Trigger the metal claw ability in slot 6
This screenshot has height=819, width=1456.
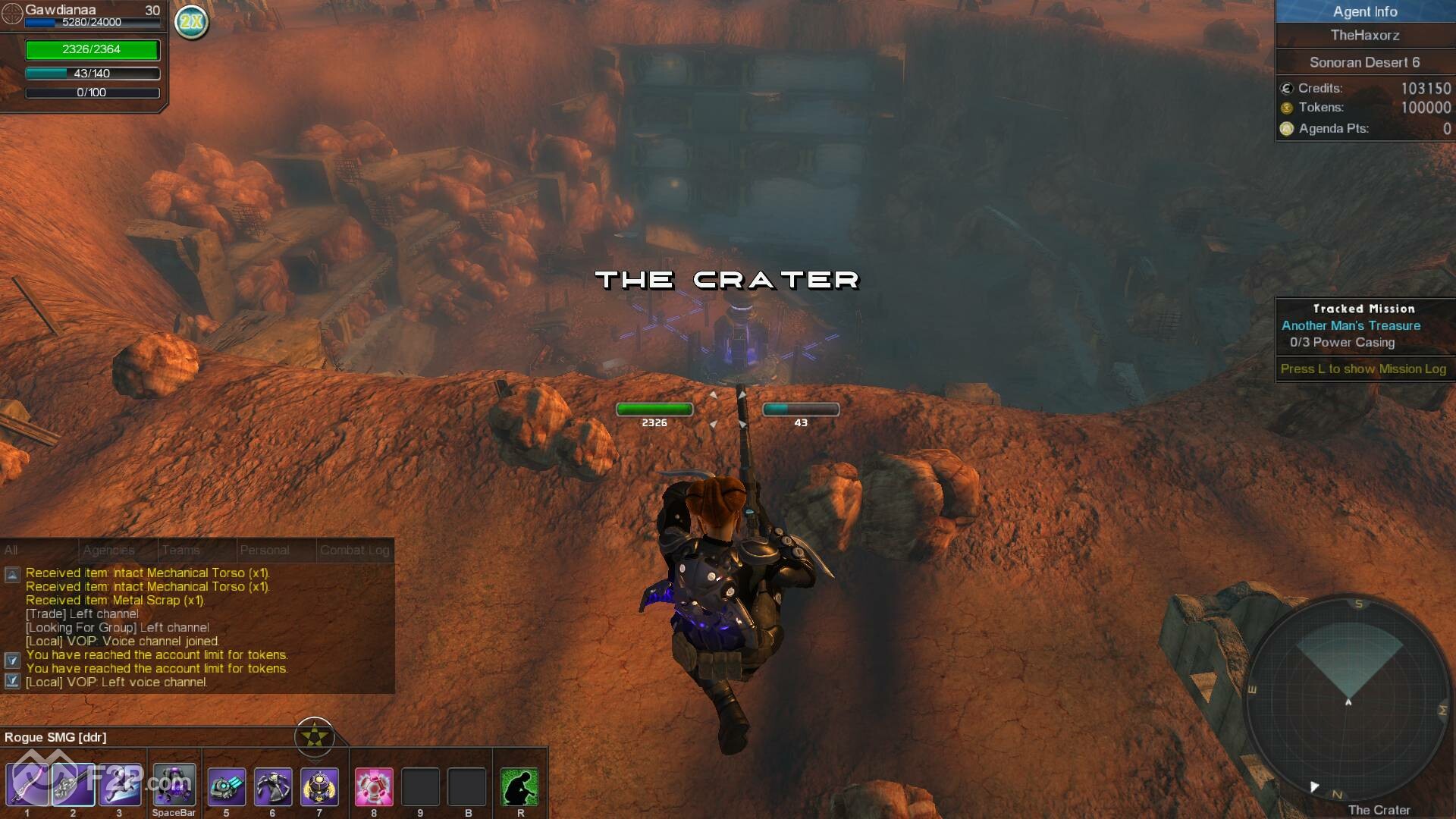[x=272, y=786]
